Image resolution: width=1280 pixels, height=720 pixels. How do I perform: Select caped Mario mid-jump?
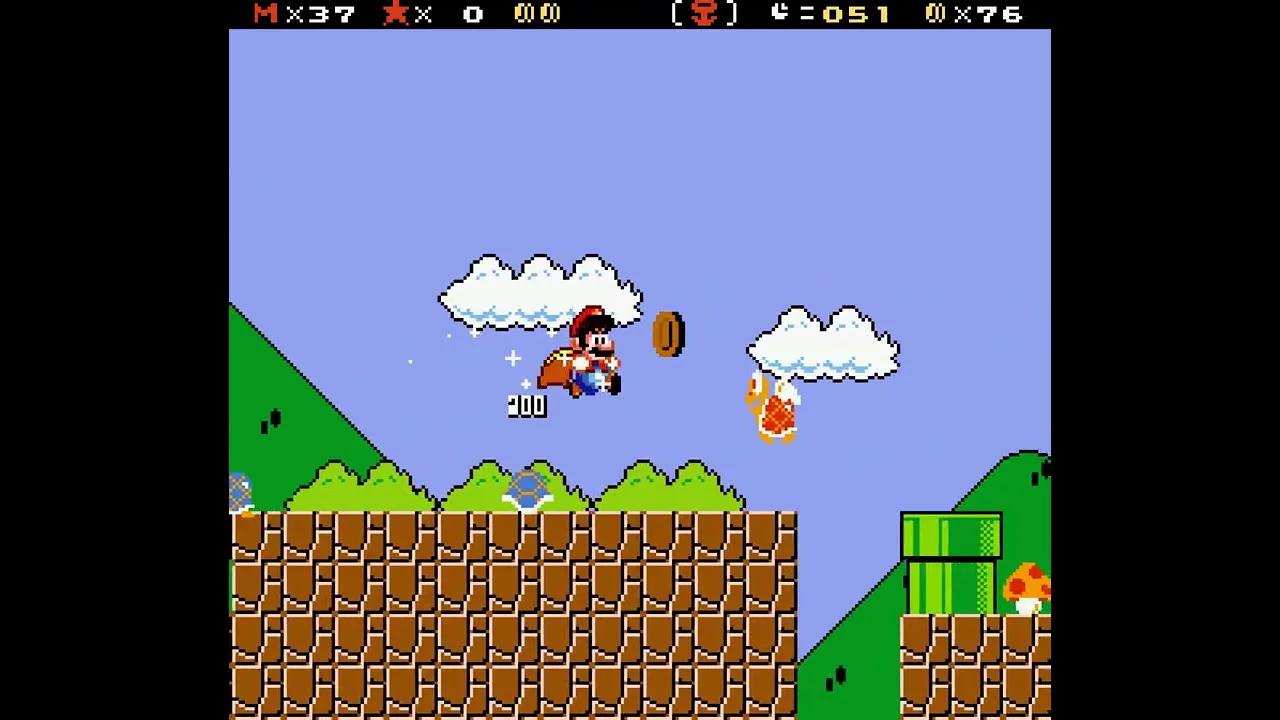(x=585, y=360)
